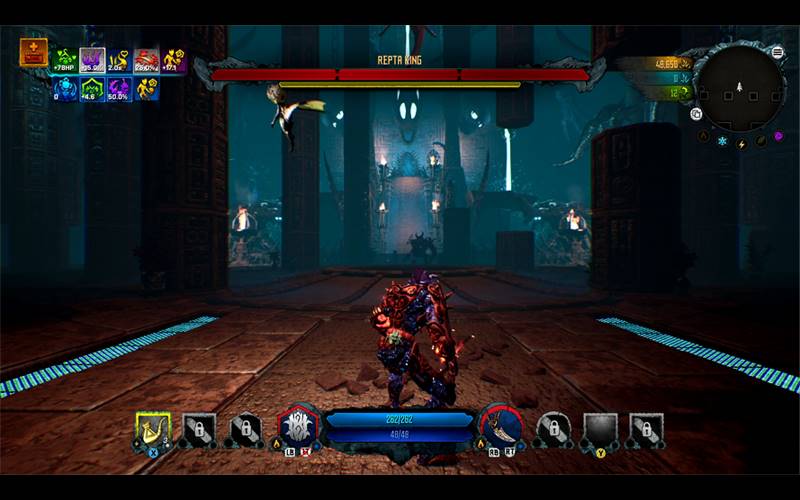800x500 pixels.
Task: Activate the yellow horn ability slot
Action: click(x=153, y=430)
